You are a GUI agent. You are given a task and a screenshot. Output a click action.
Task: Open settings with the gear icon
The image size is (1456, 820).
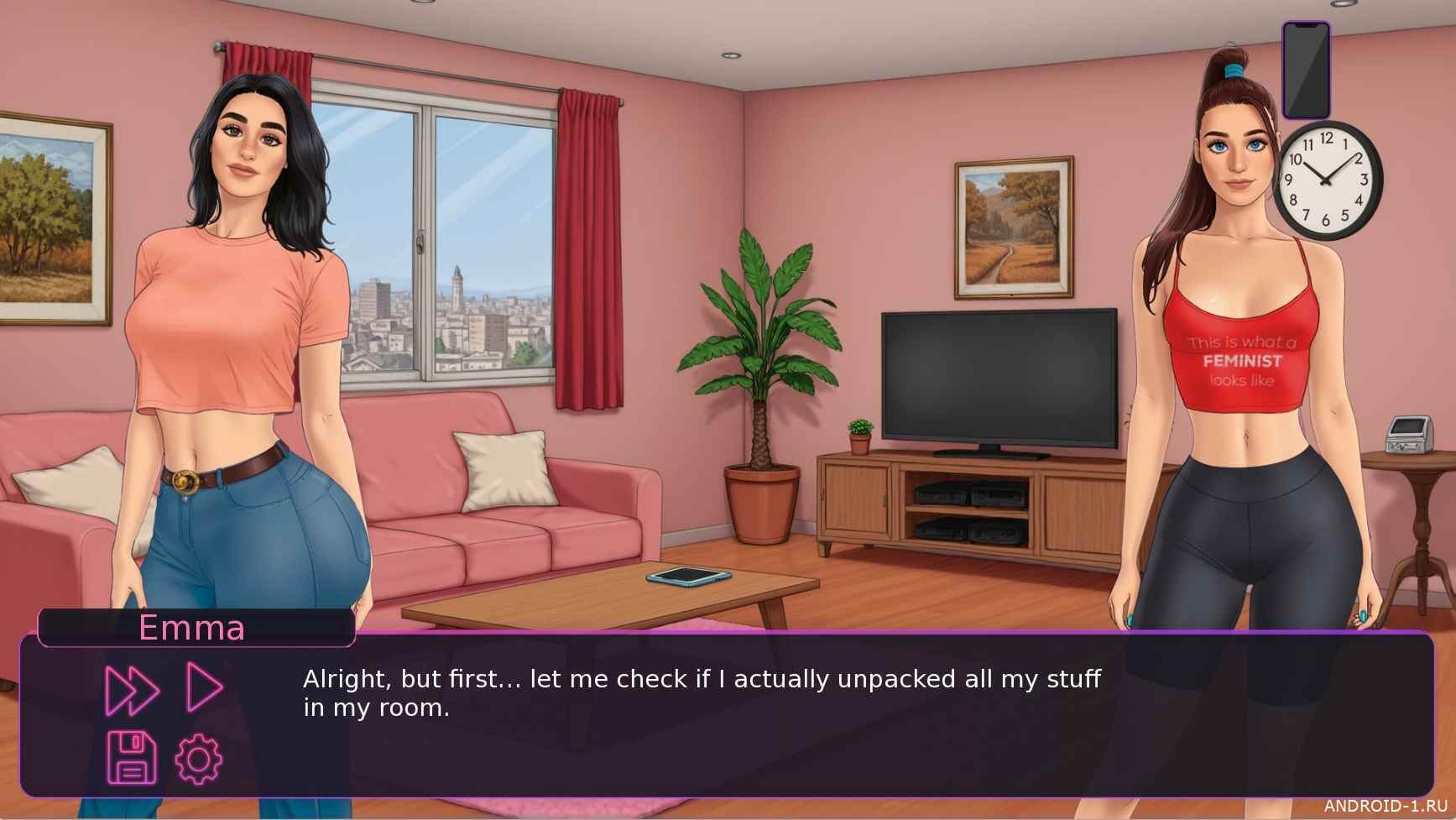[199, 760]
